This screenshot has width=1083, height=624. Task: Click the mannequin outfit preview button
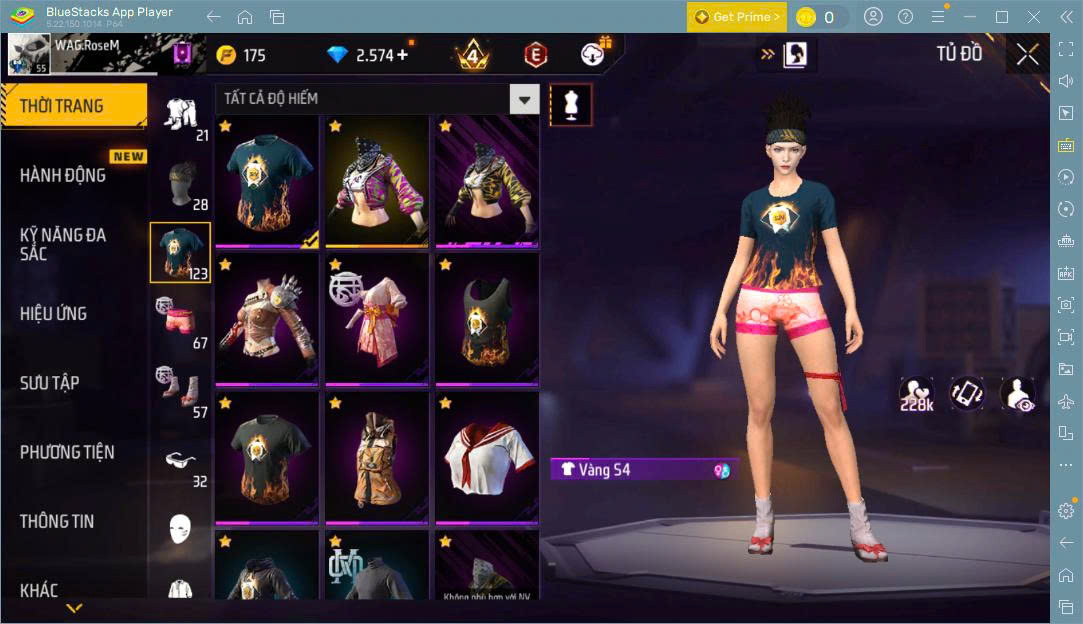point(571,104)
